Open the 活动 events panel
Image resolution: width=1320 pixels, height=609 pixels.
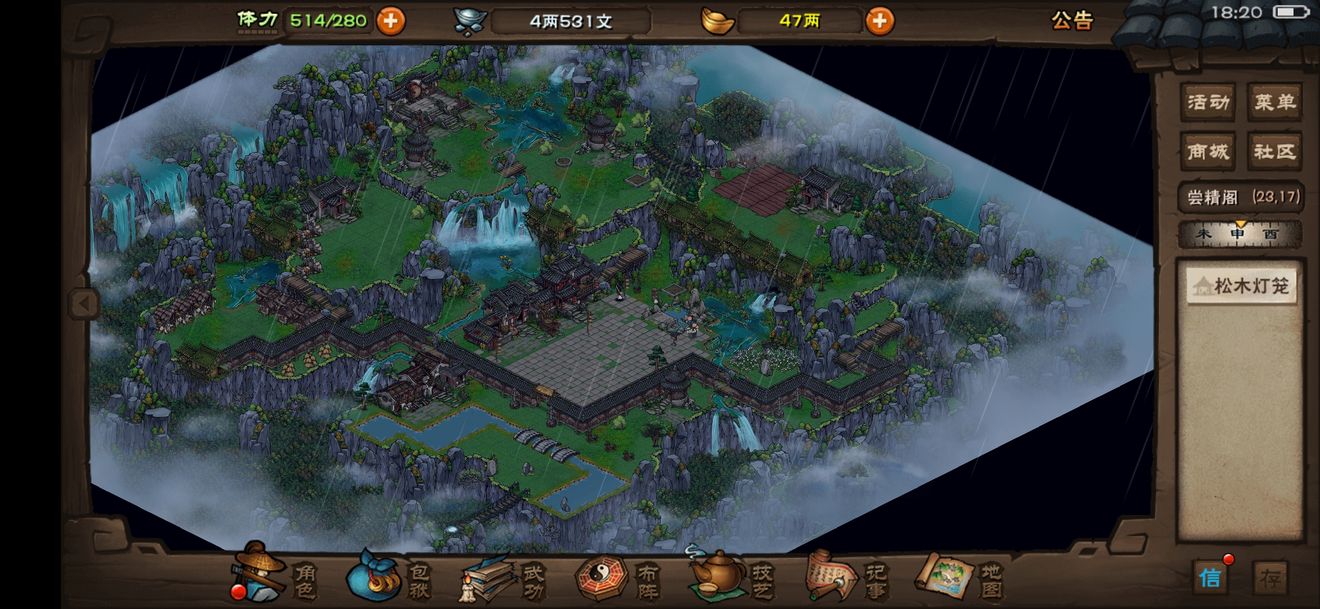(x=1207, y=102)
